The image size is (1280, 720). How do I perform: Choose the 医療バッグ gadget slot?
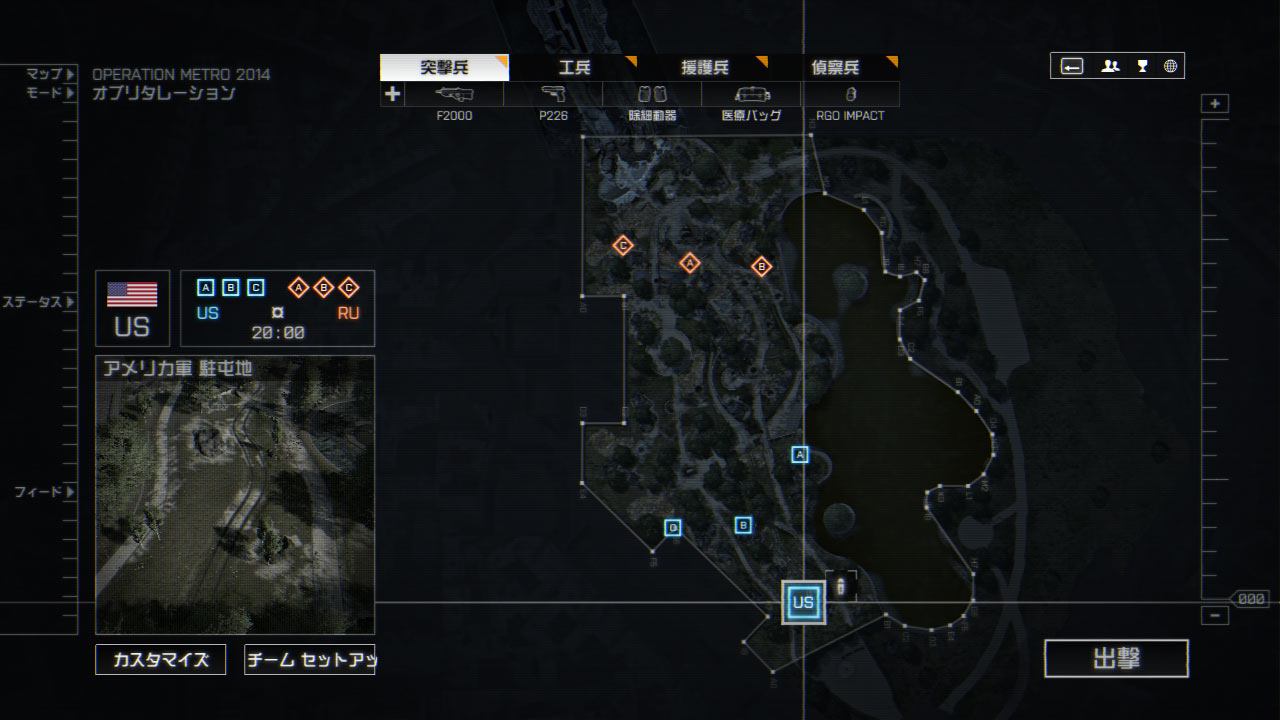pyautogui.click(x=751, y=95)
